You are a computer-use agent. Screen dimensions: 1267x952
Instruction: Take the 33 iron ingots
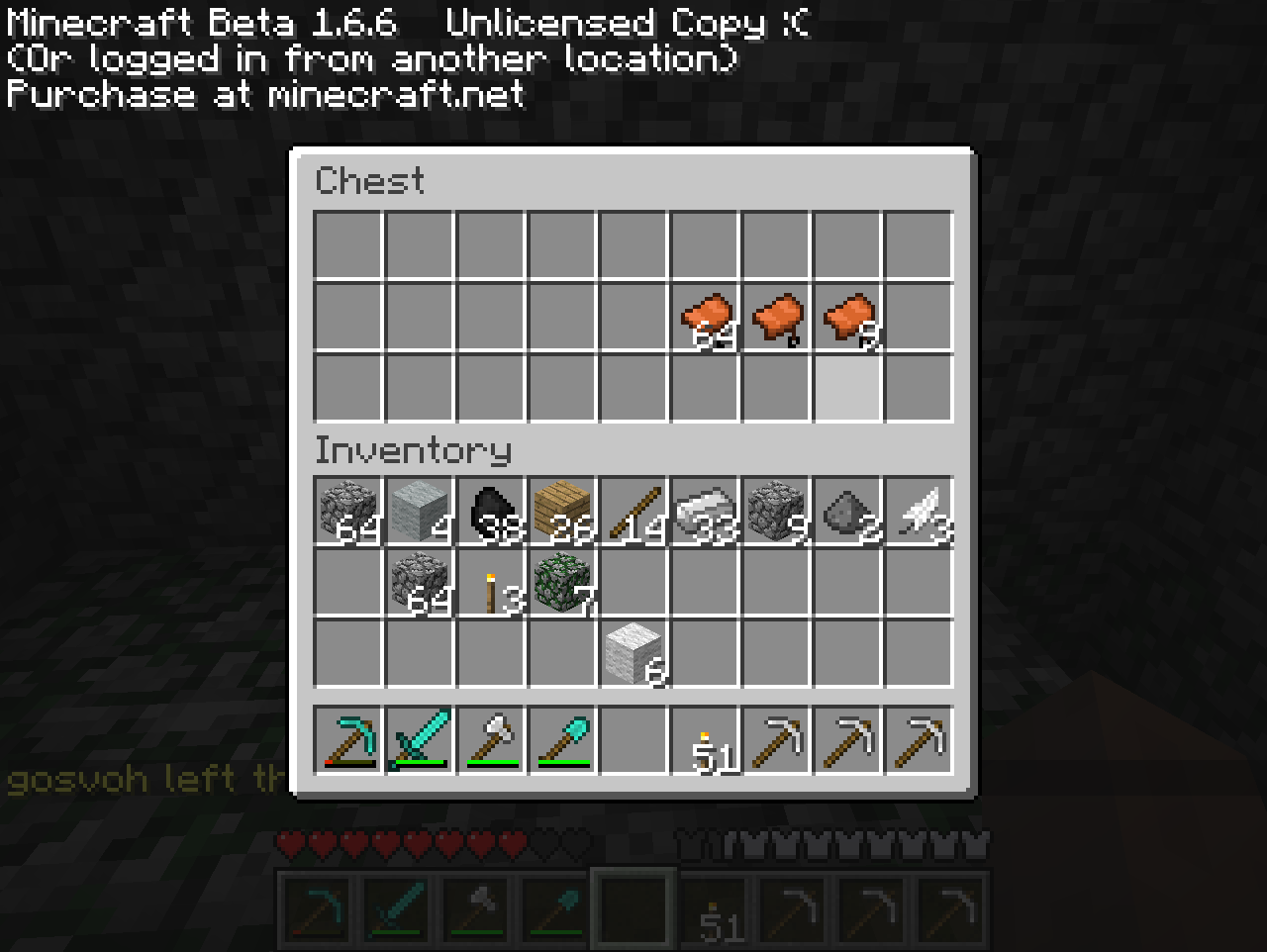coord(705,512)
